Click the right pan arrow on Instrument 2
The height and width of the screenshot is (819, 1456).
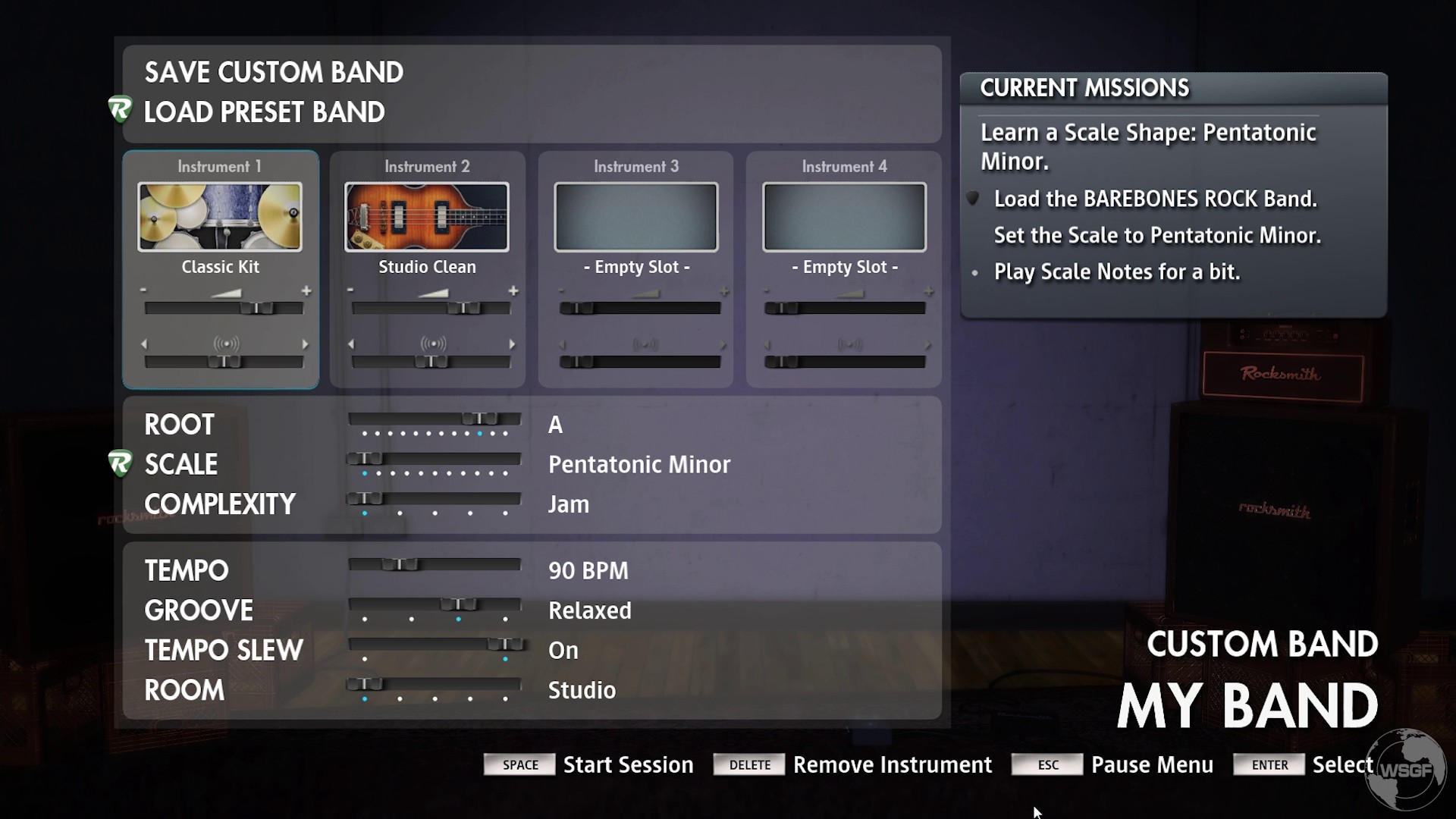point(512,343)
